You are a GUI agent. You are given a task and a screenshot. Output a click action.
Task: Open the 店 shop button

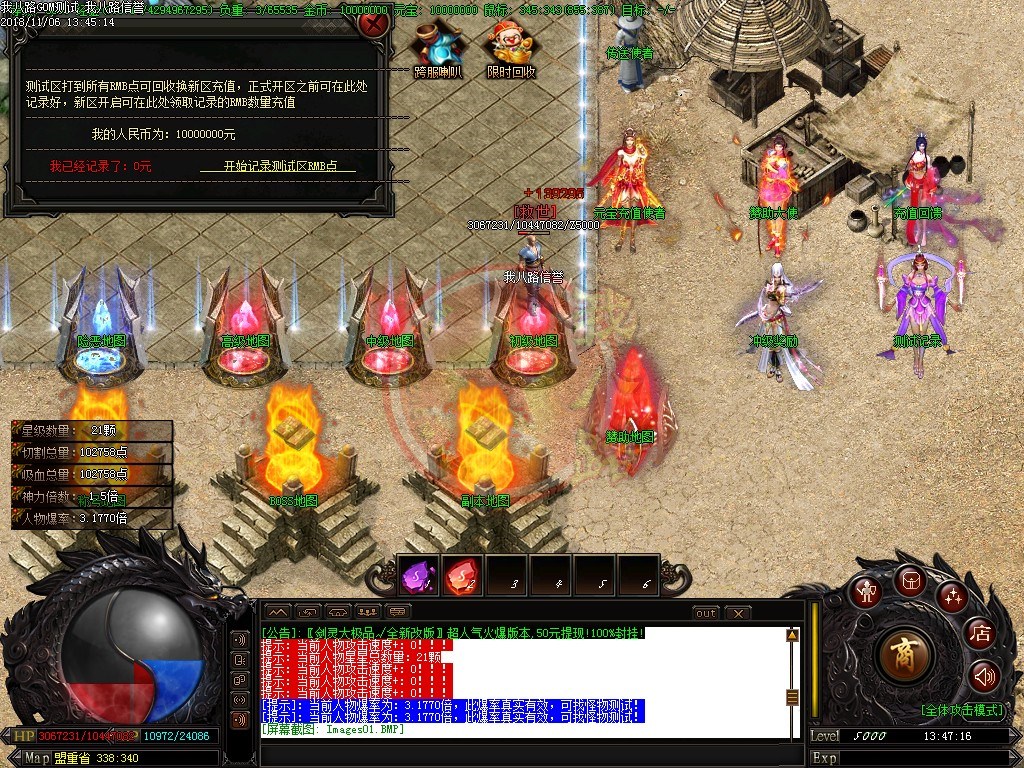979,633
